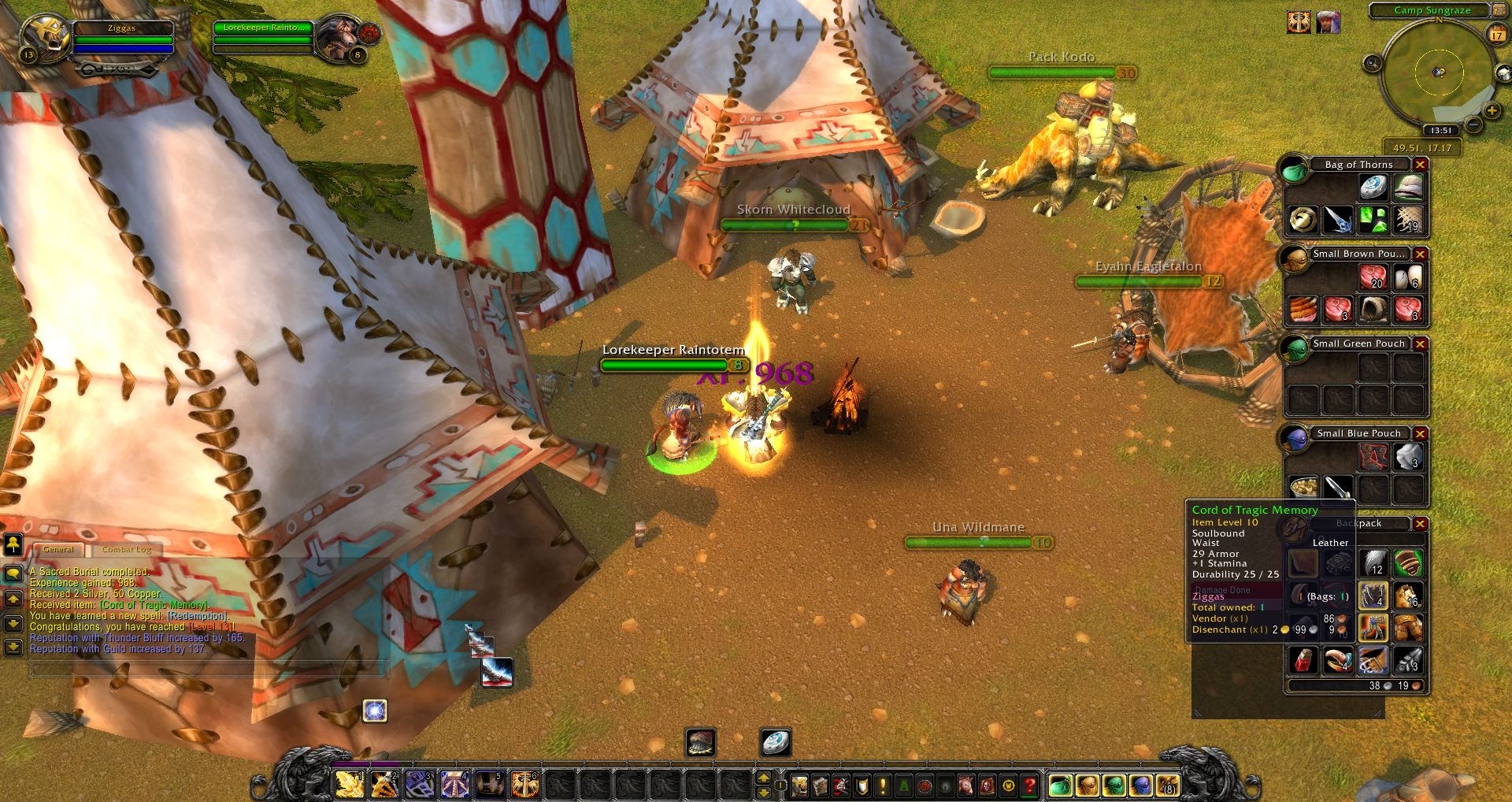This screenshot has width=1512, height=802.
Task: Zoom out on the minimap
Action: pyautogui.click(x=1472, y=124)
